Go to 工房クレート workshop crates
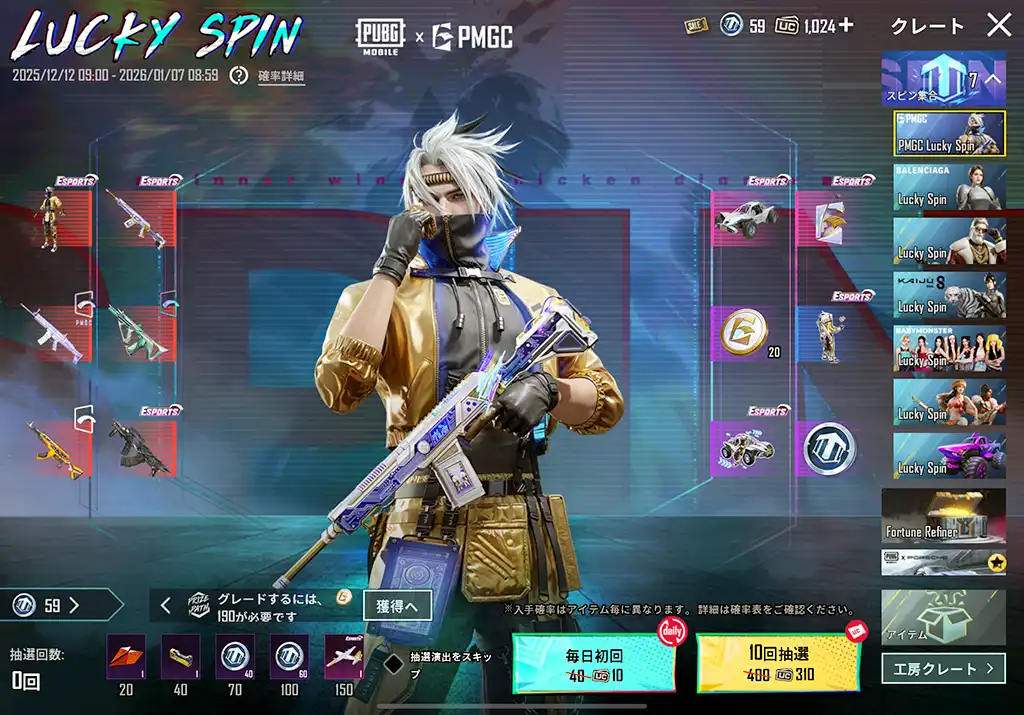This screenshot has width=1024, height=715. 943,668
